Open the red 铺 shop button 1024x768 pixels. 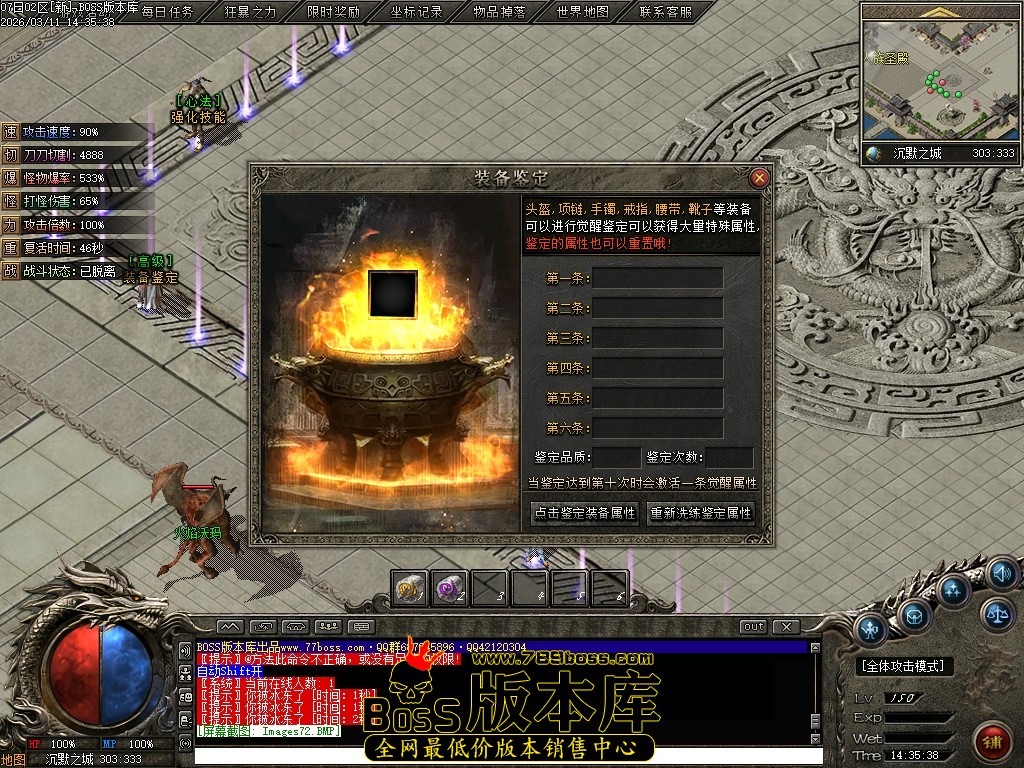992,742
